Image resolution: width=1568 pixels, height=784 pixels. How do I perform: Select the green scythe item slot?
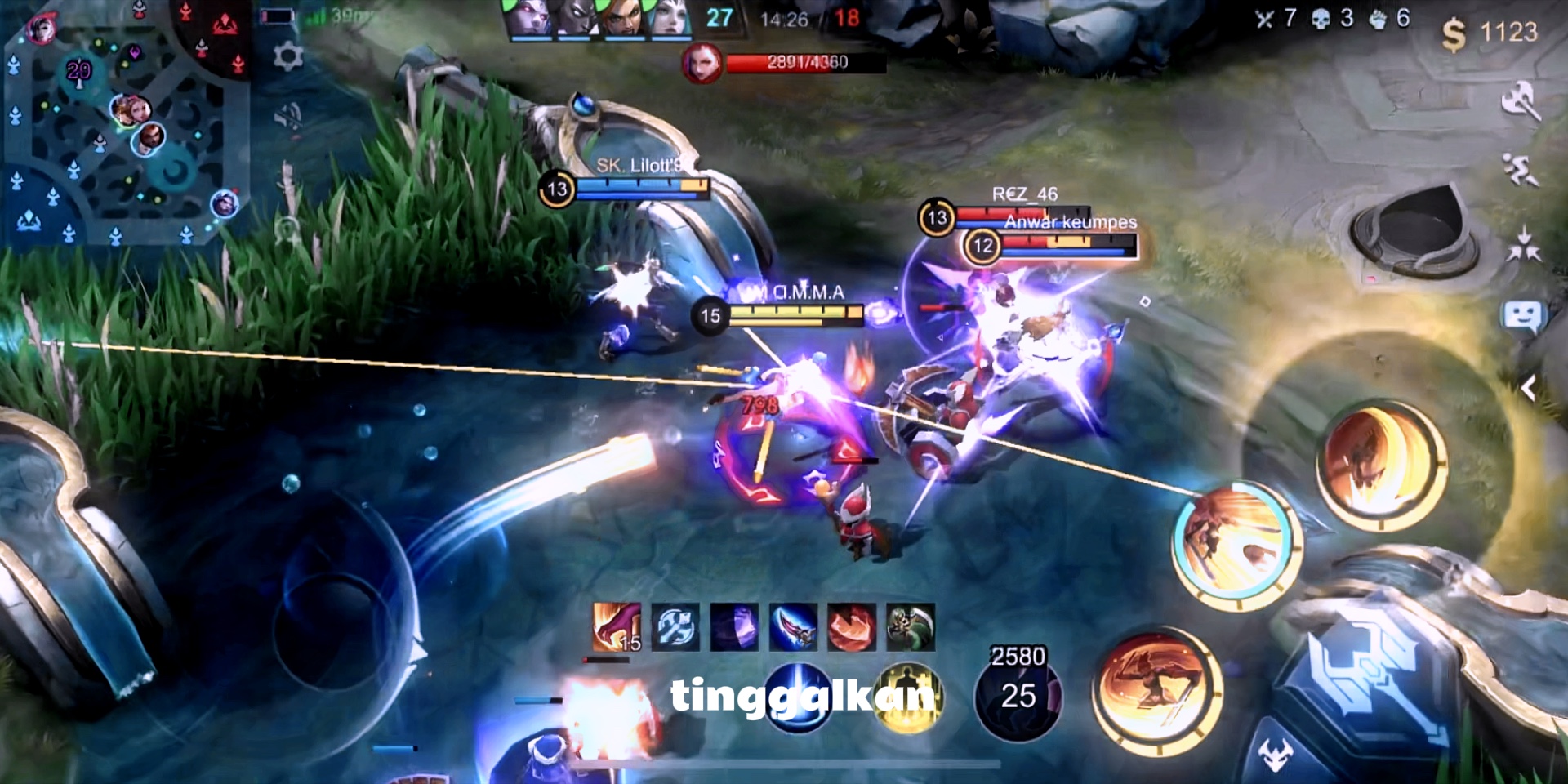coord(910,627)
